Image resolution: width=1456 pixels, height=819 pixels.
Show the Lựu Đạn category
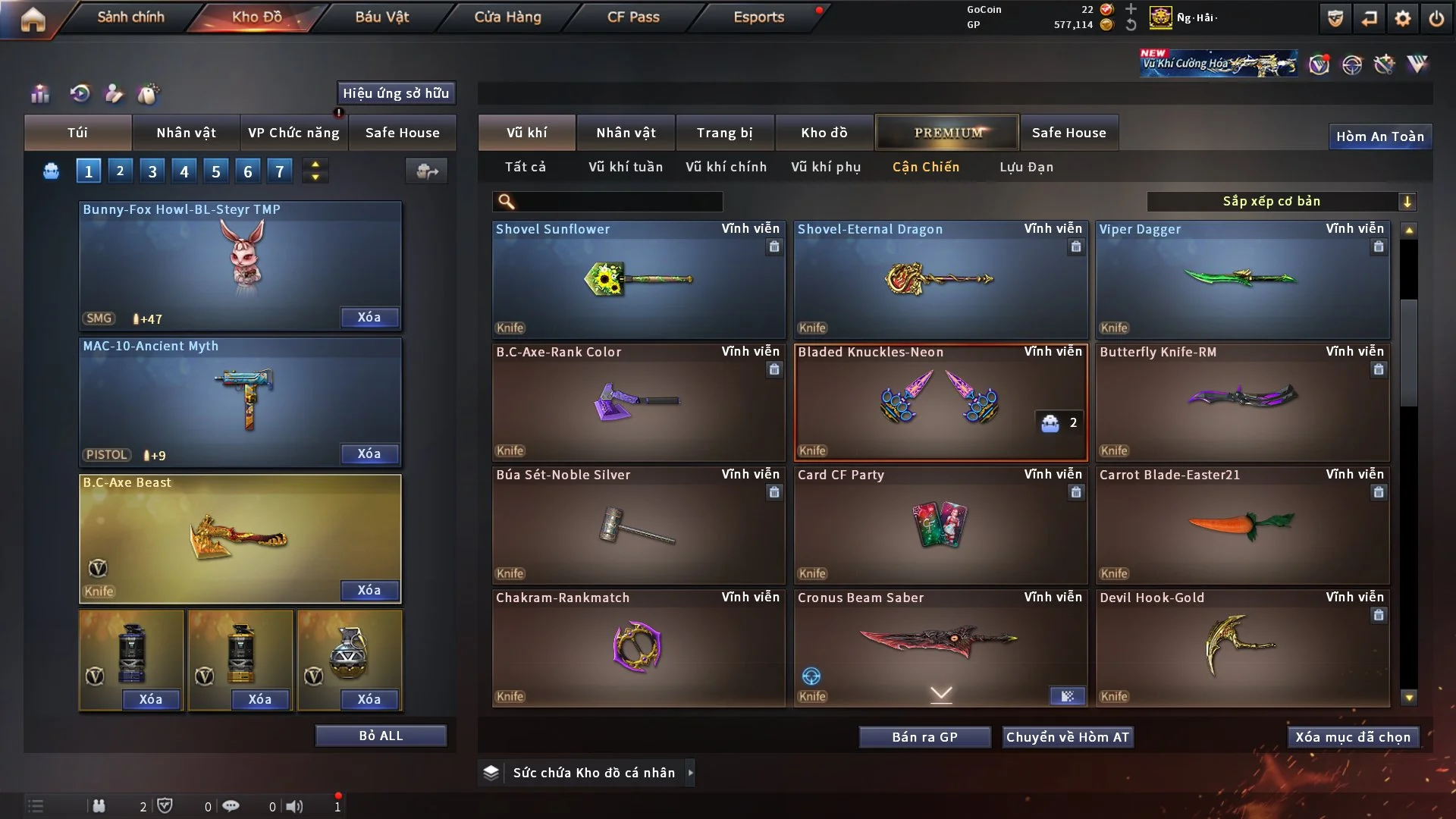pyautogui.click(x=1026, y=167)
